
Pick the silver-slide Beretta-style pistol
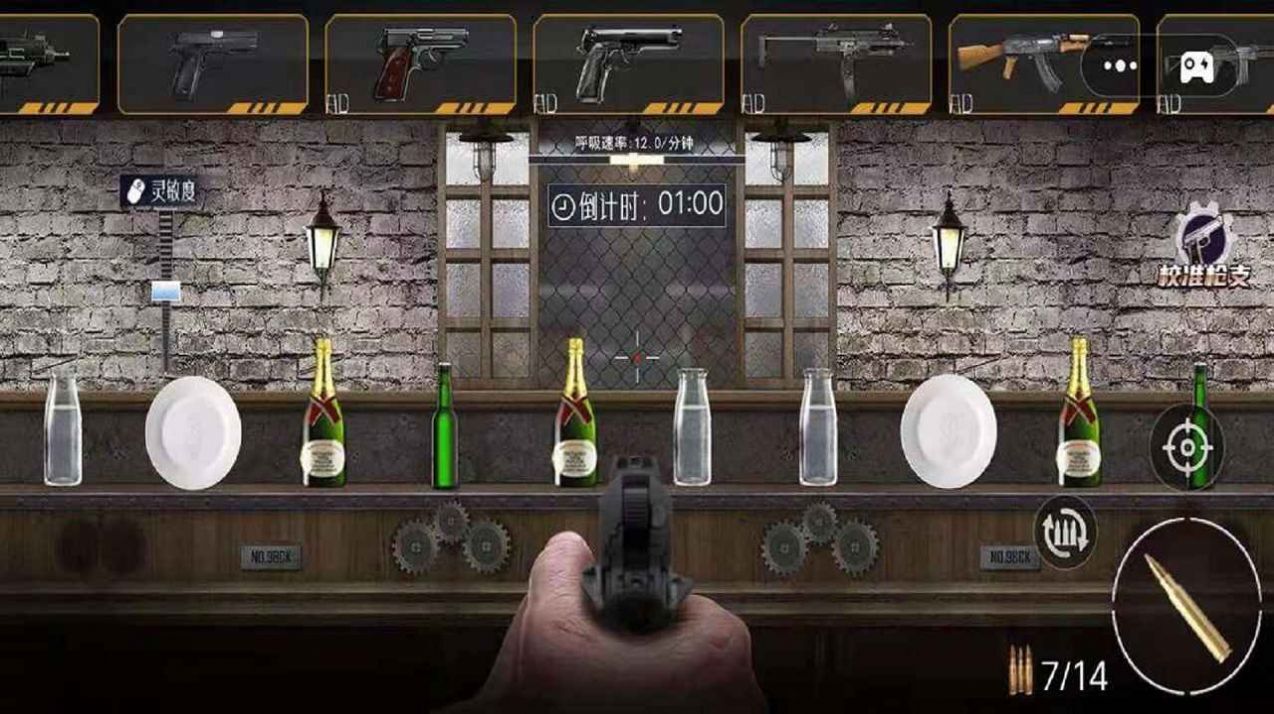click(628, 62)
